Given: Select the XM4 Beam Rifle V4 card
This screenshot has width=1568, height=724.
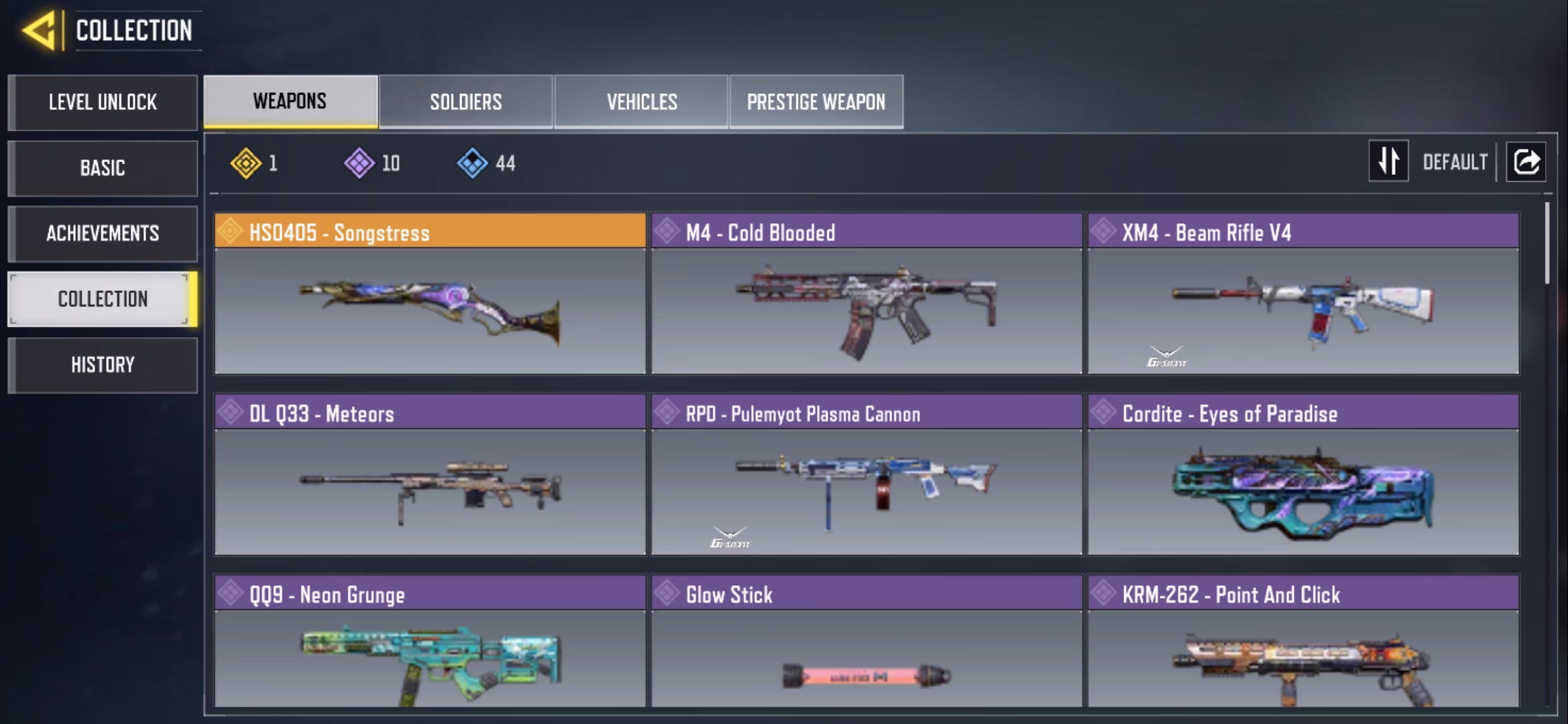Looking at the screenshot, I should 1303,294.
